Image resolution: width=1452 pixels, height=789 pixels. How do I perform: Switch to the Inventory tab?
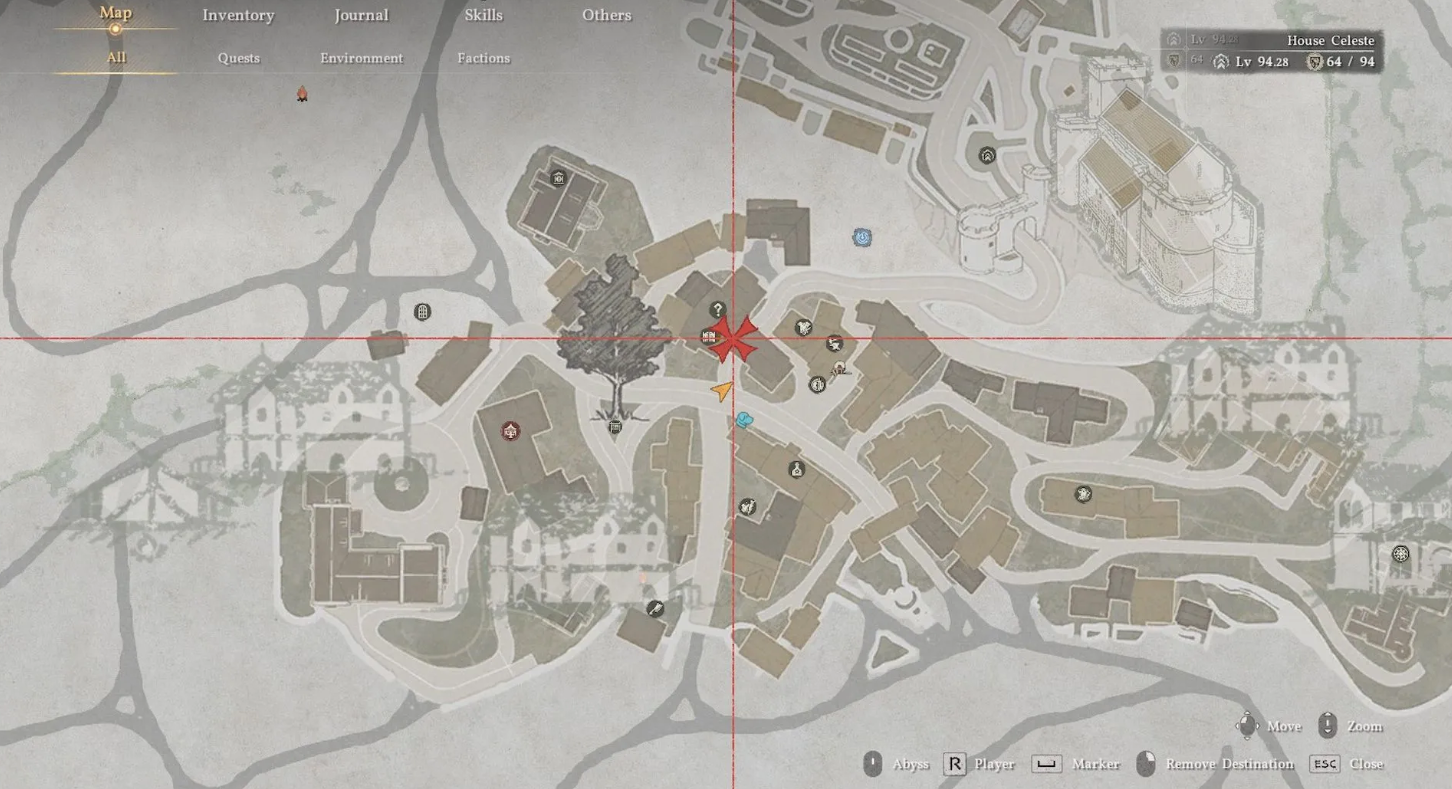coord(238,15)
